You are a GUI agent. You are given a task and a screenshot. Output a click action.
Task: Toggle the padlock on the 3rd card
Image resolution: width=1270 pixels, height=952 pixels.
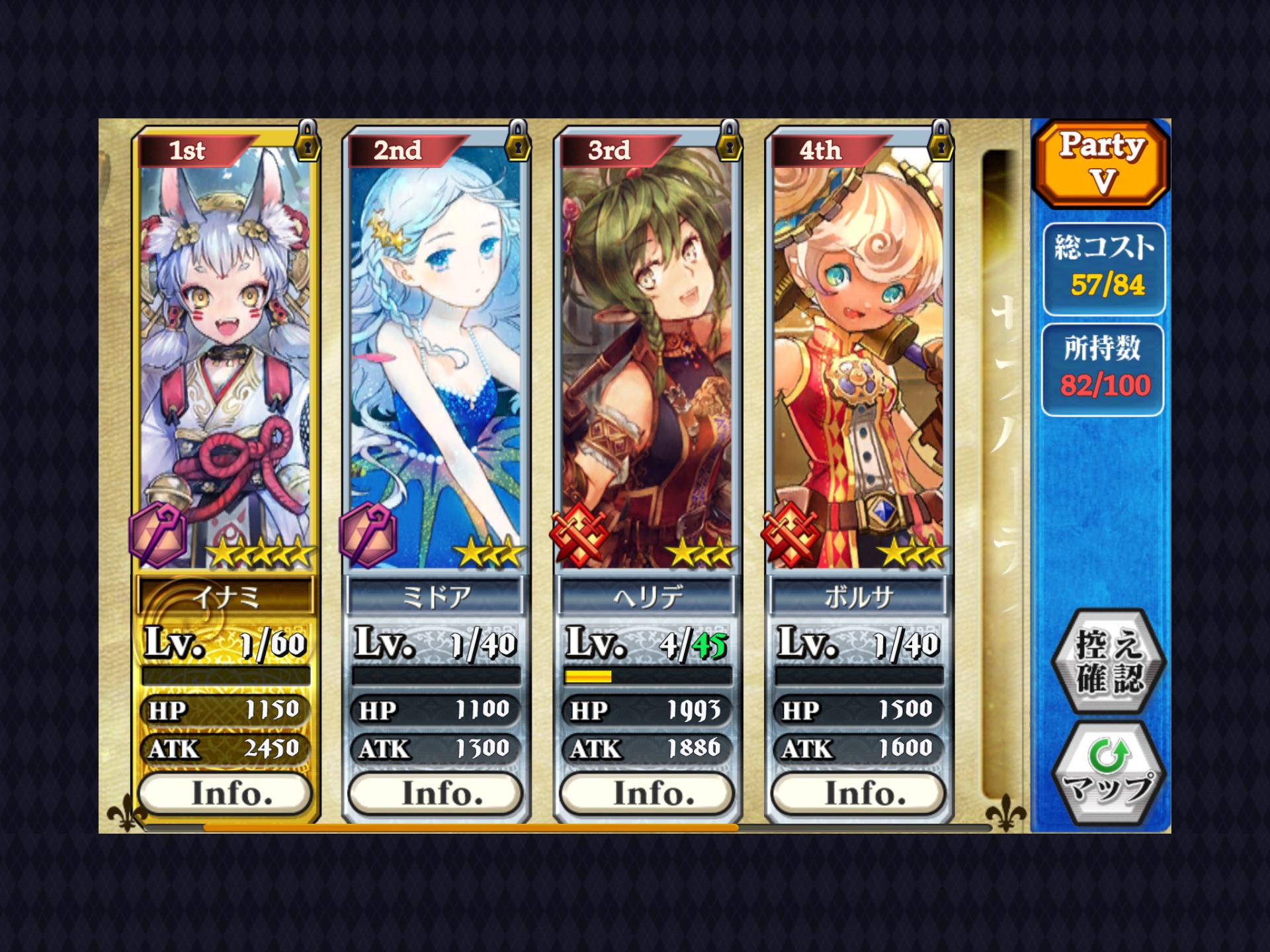(x=729, y=141)
